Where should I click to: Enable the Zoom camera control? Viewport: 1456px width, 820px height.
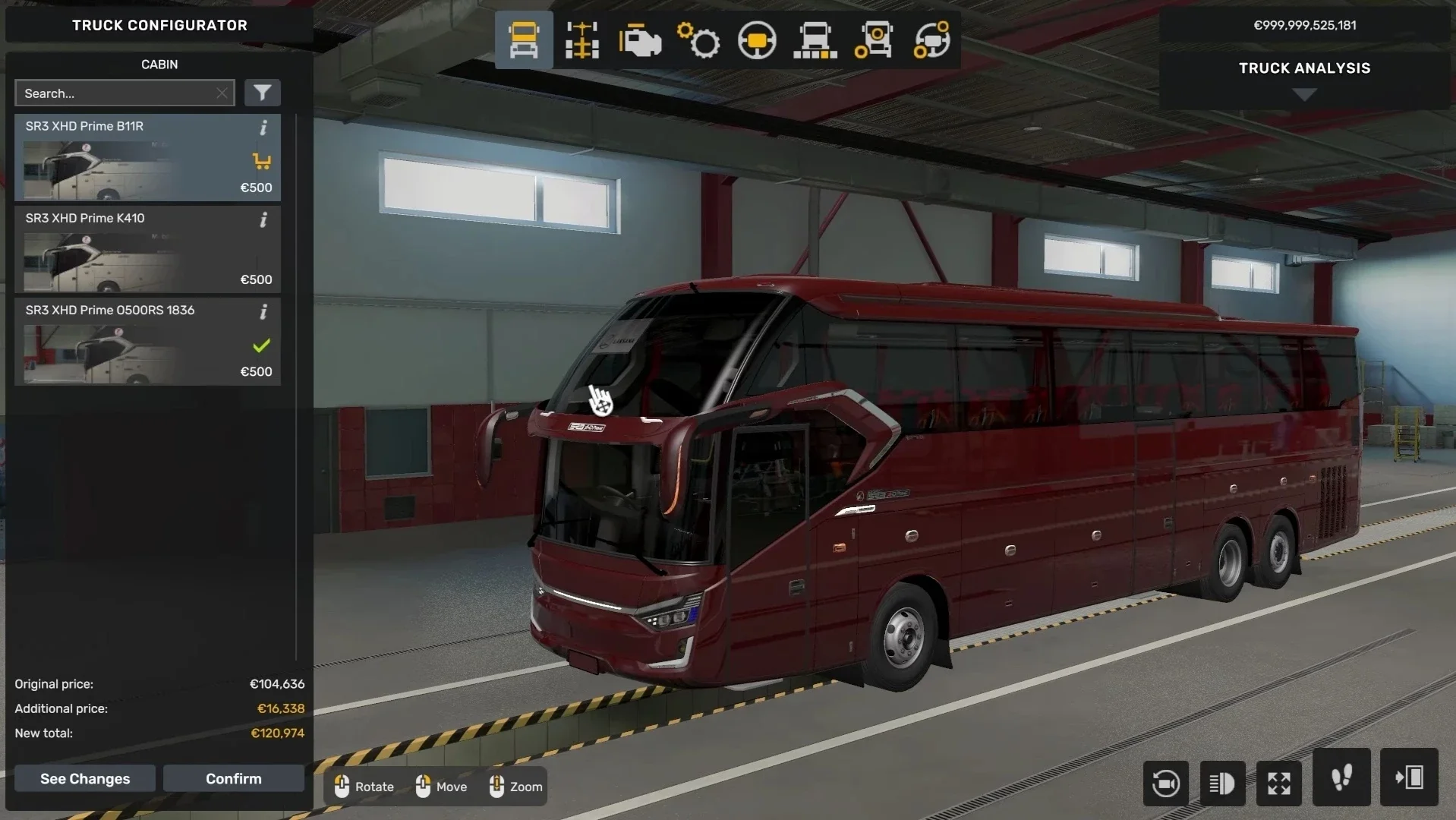click(x=515, y=787)
